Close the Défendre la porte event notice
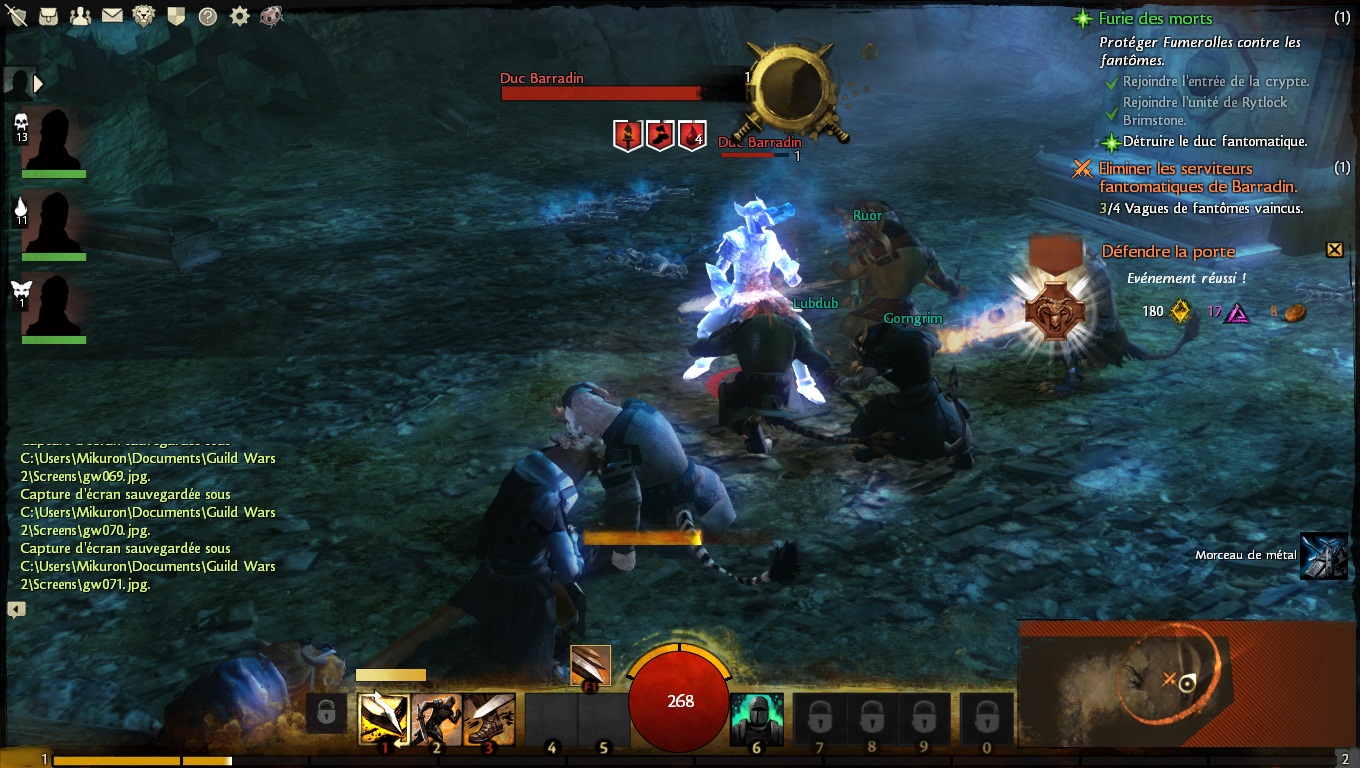The image size is (1360, 768). (x=1334, y=250)
